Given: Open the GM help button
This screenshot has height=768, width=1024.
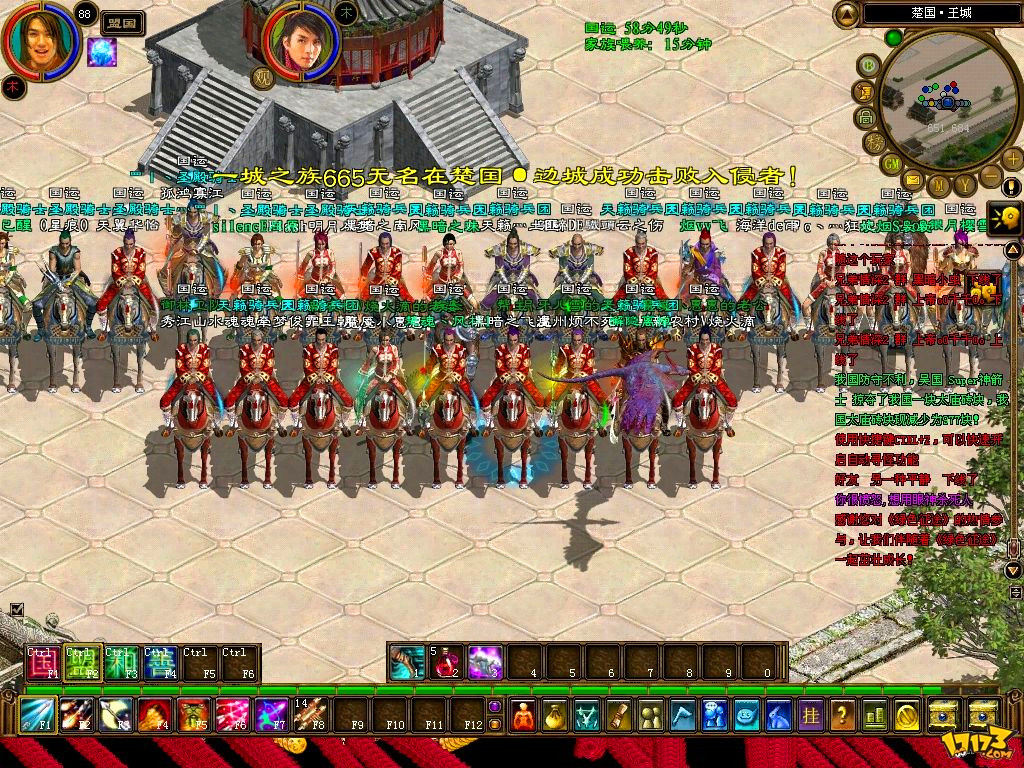Looking at the screenshot, I should point(890,163).
